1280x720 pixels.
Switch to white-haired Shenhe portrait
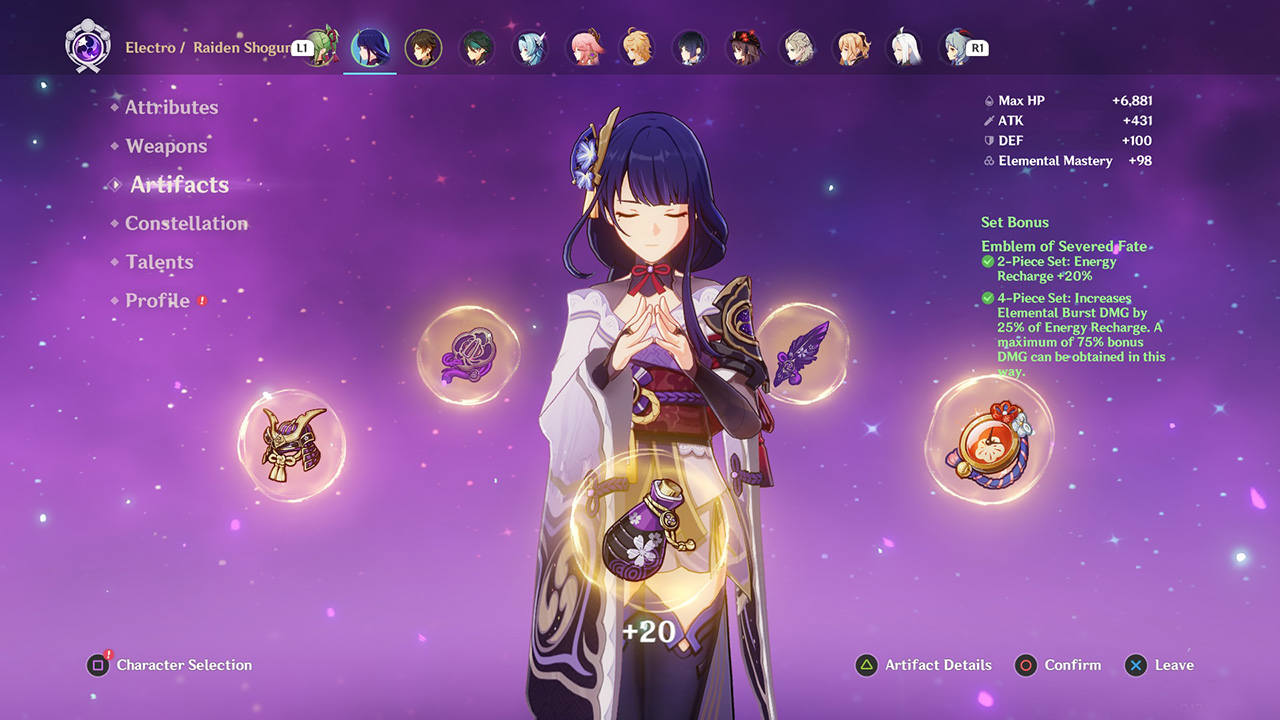click(x=906, y=48)
